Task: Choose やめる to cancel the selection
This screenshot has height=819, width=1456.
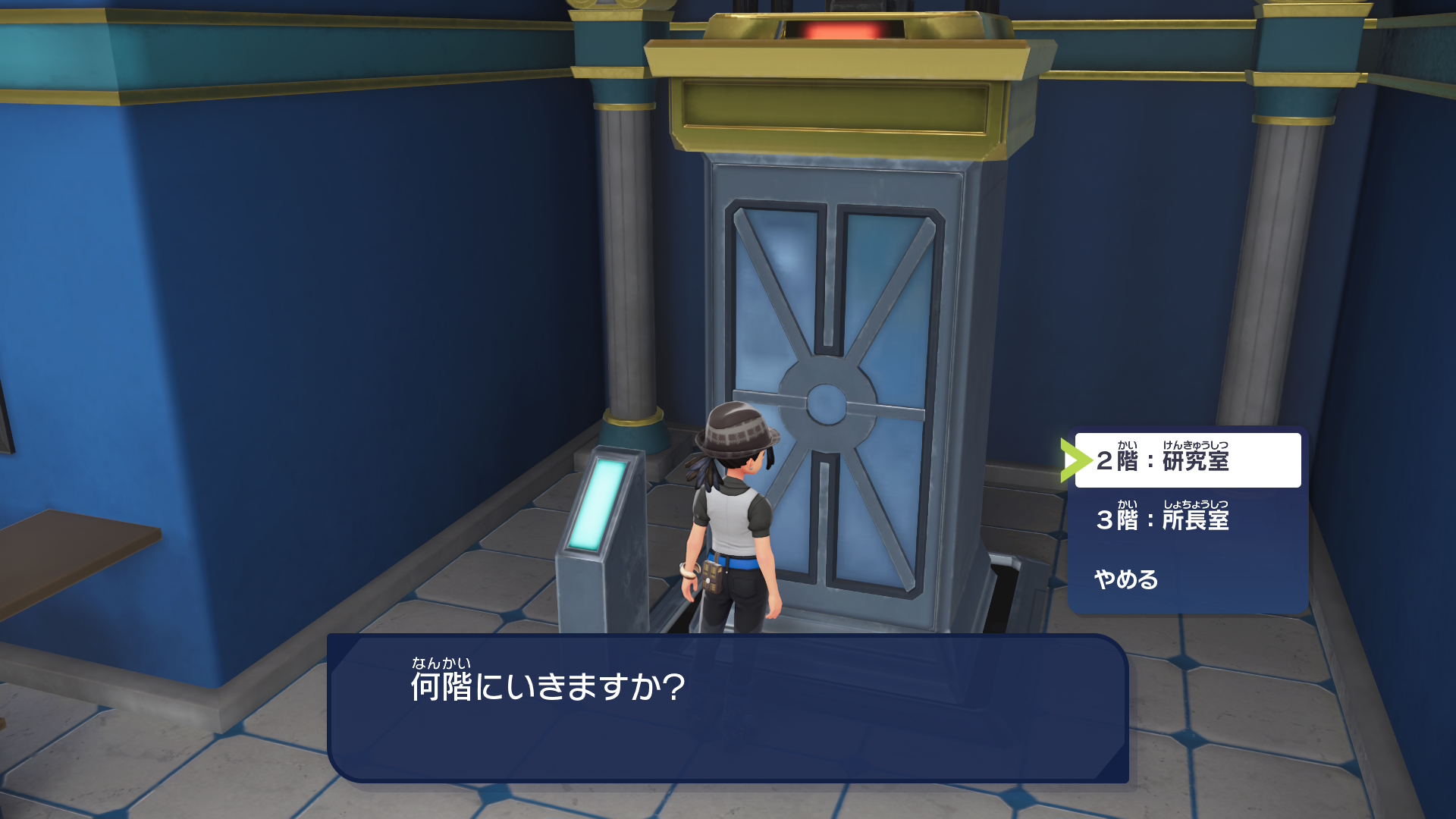Action: 1125,579
